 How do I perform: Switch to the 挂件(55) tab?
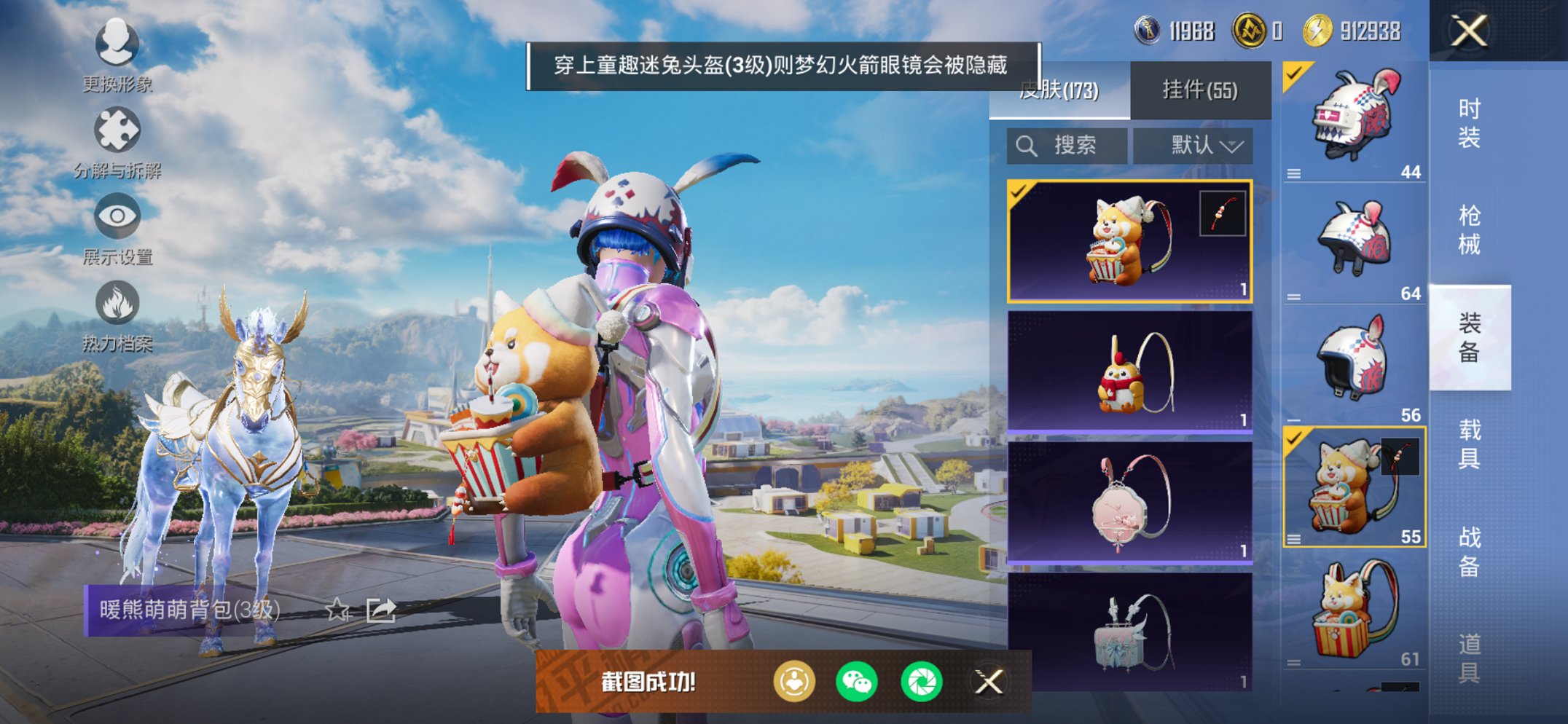1199,89
